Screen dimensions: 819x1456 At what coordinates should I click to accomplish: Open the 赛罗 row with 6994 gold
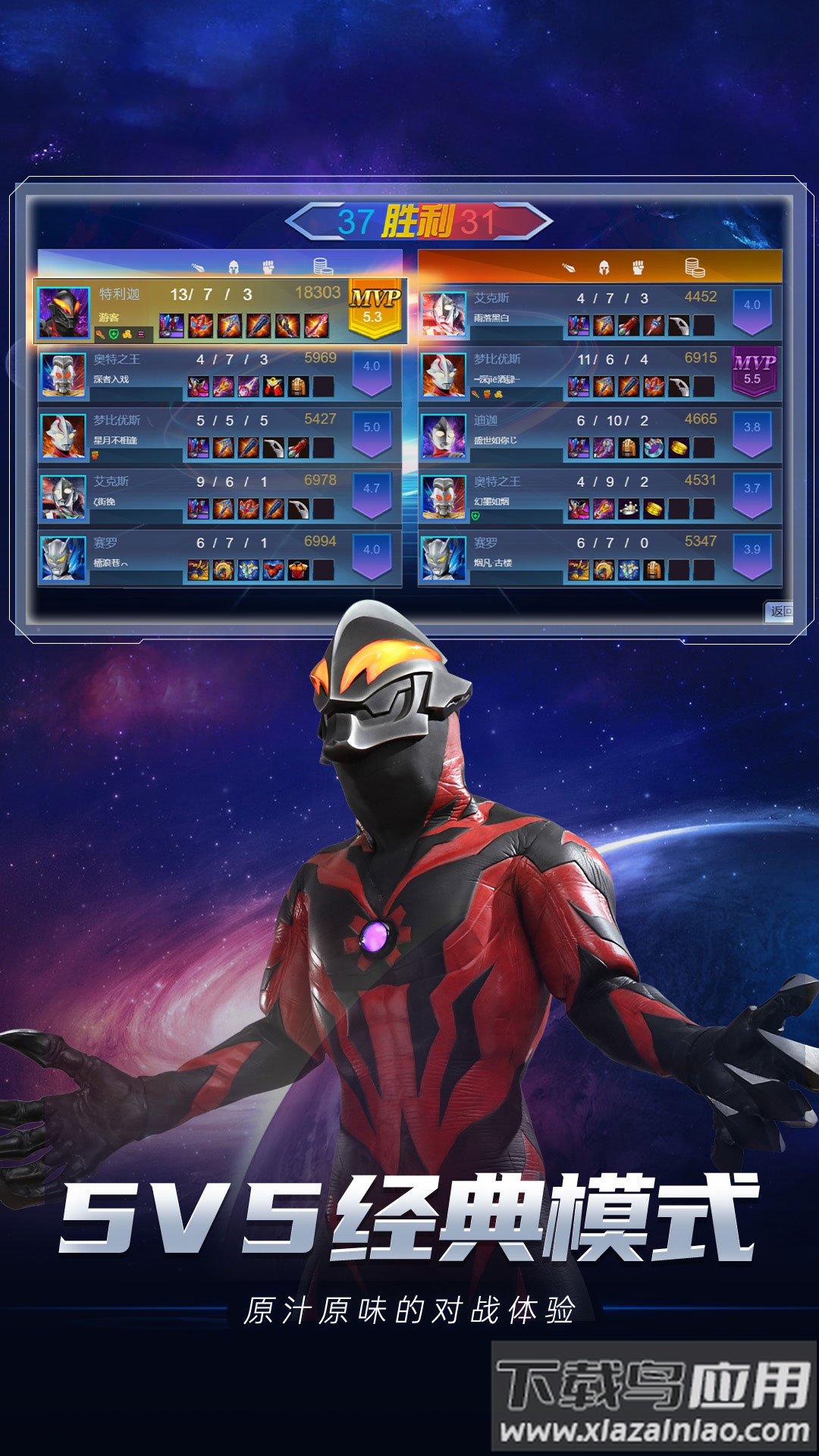pos(220,558)
